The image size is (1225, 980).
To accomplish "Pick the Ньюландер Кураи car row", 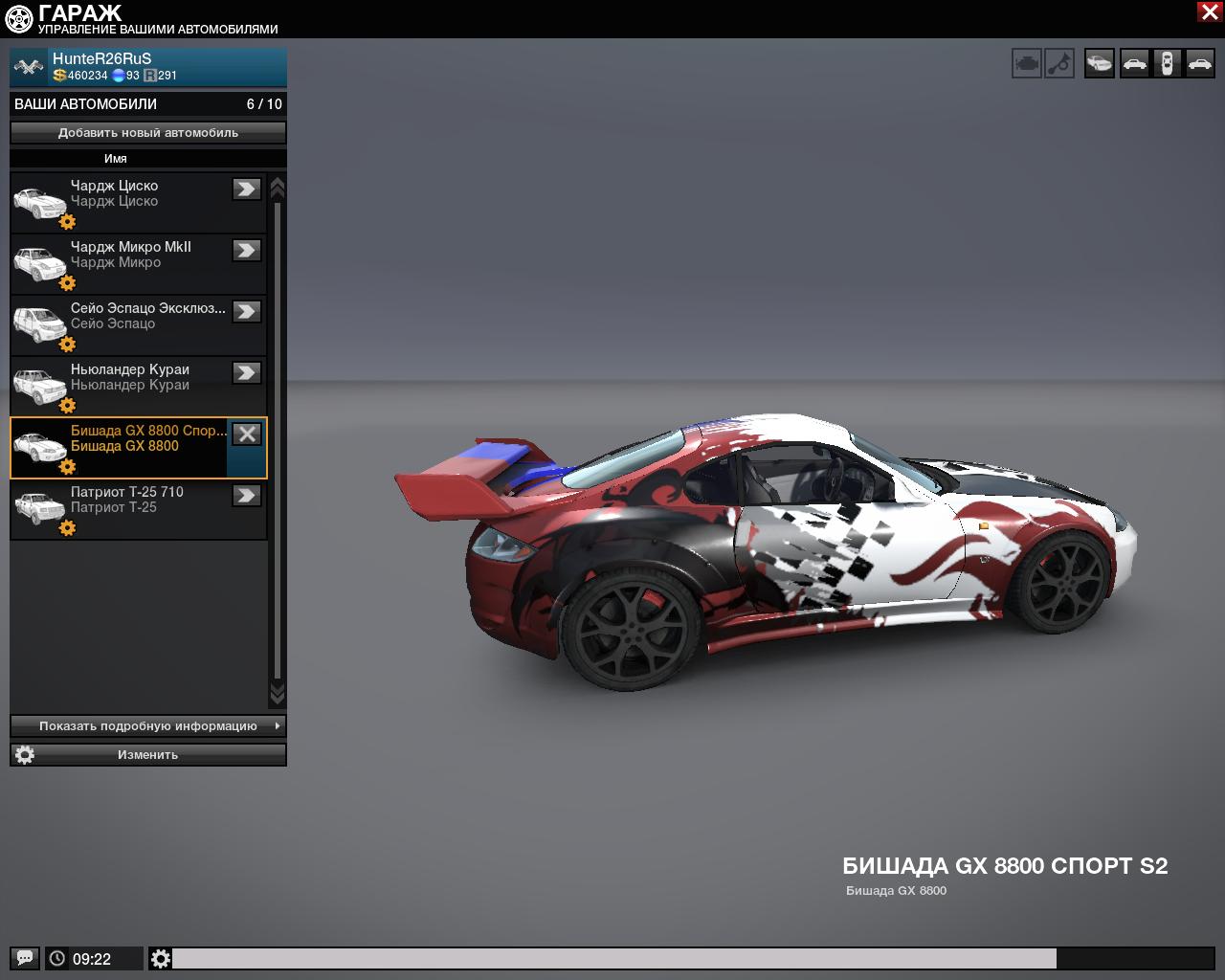I will click(x=124, y=385).
